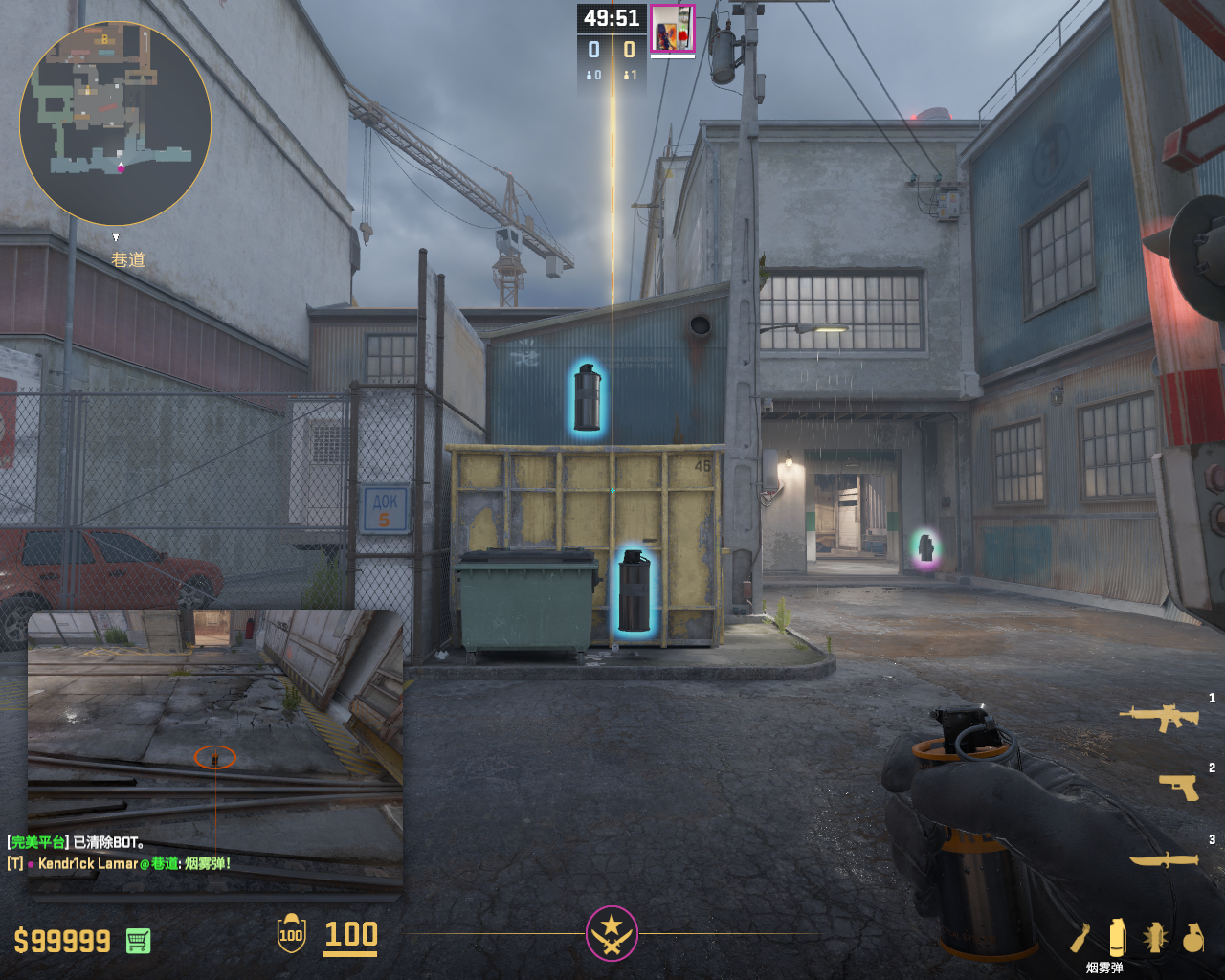The width and height of the screenshot is (1225, 980).
Task: Select the molotov grenade icon
Action: pyautogui.click(x=1080, y=938)
